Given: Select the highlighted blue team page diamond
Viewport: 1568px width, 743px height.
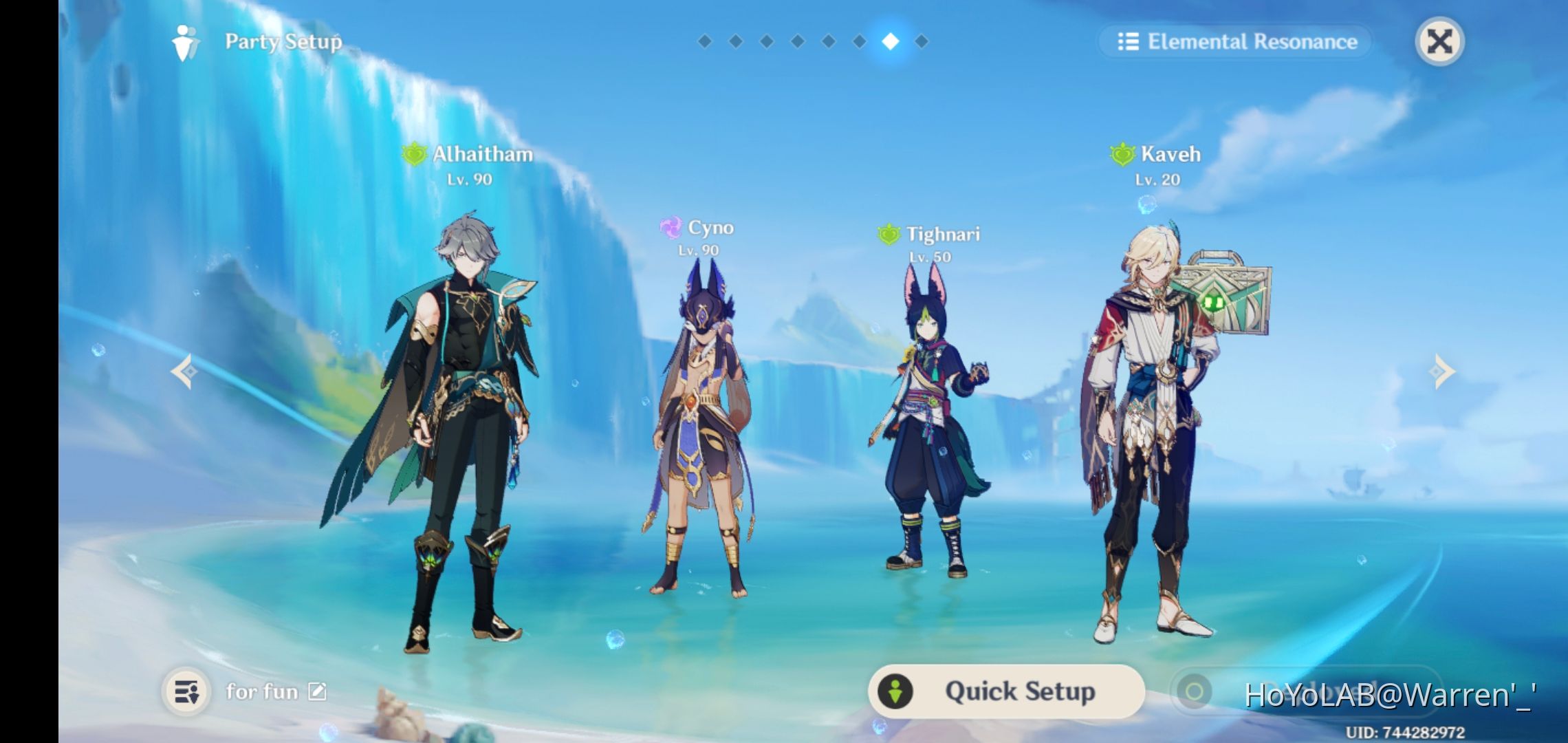Looking at the screenshot, I should [x=889, y=41].
